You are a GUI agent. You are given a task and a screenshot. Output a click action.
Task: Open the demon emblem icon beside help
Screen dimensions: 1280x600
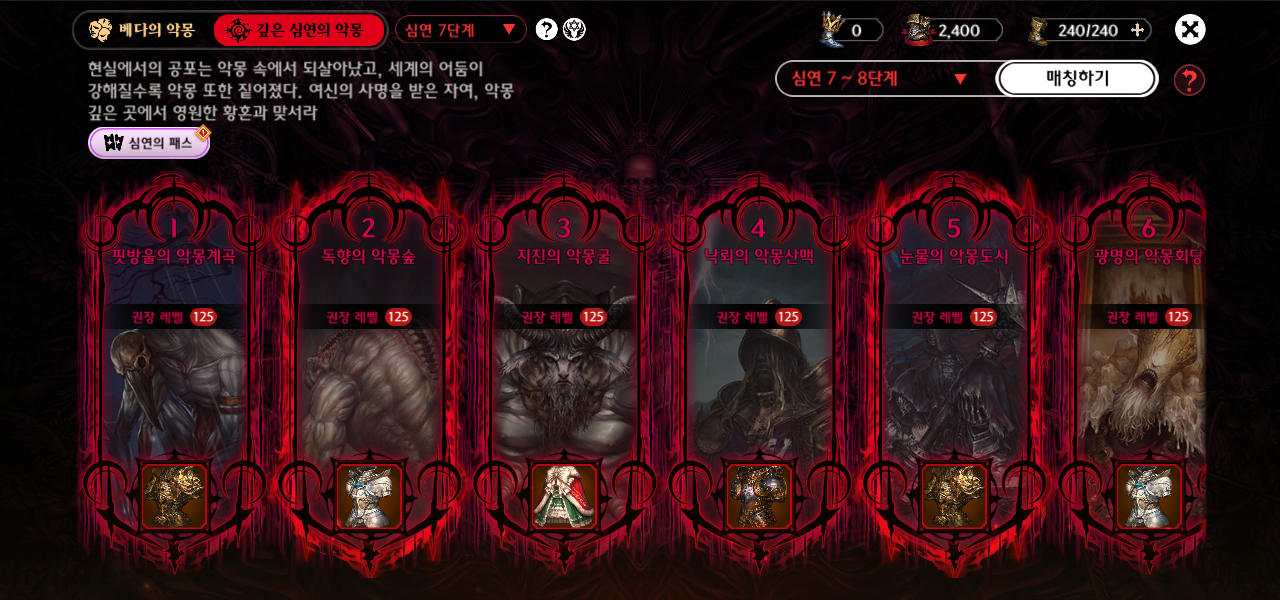[575, 29]
